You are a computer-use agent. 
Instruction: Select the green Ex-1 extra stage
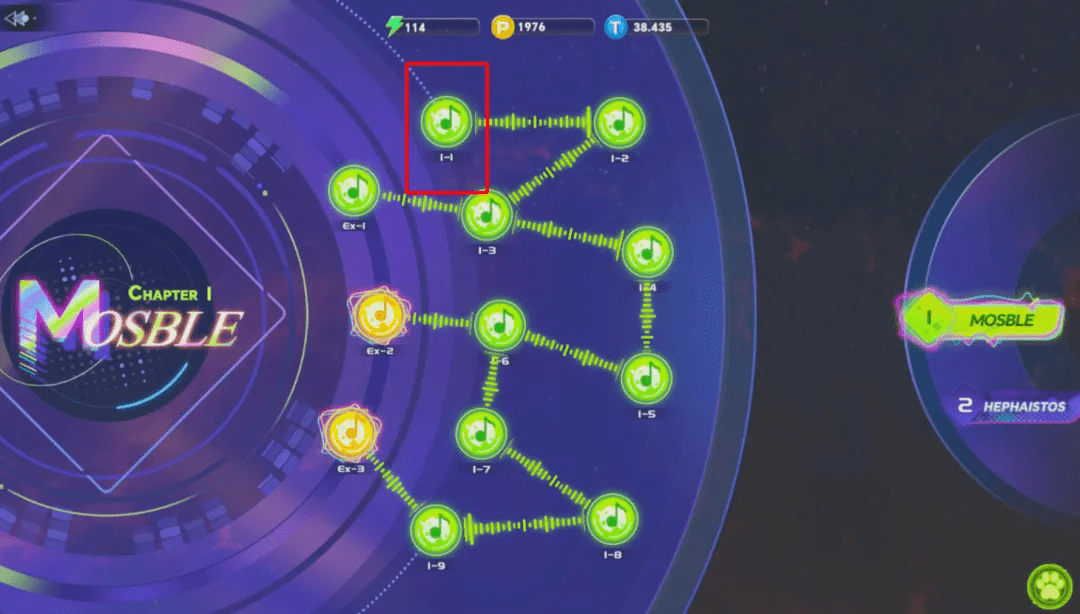click(x=354, y=188)
